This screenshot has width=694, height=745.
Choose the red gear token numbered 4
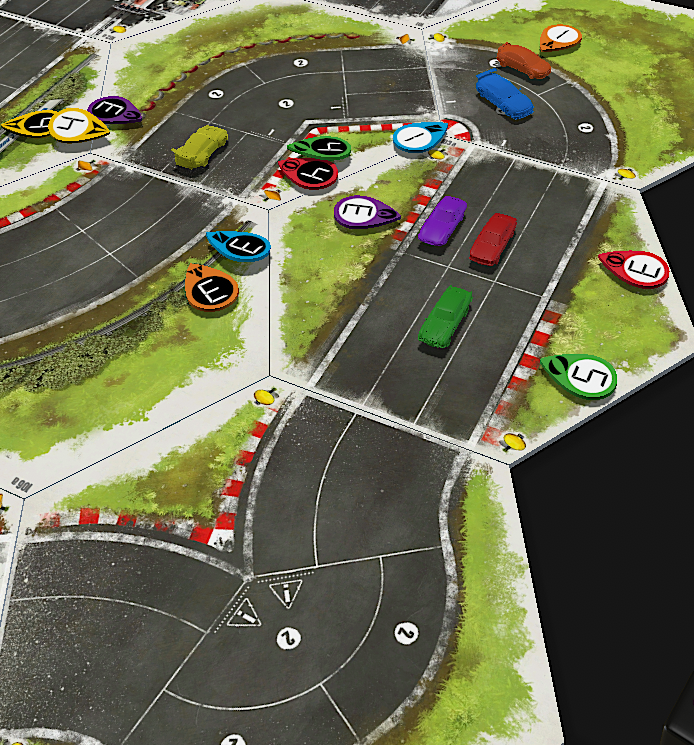point(309,173)
